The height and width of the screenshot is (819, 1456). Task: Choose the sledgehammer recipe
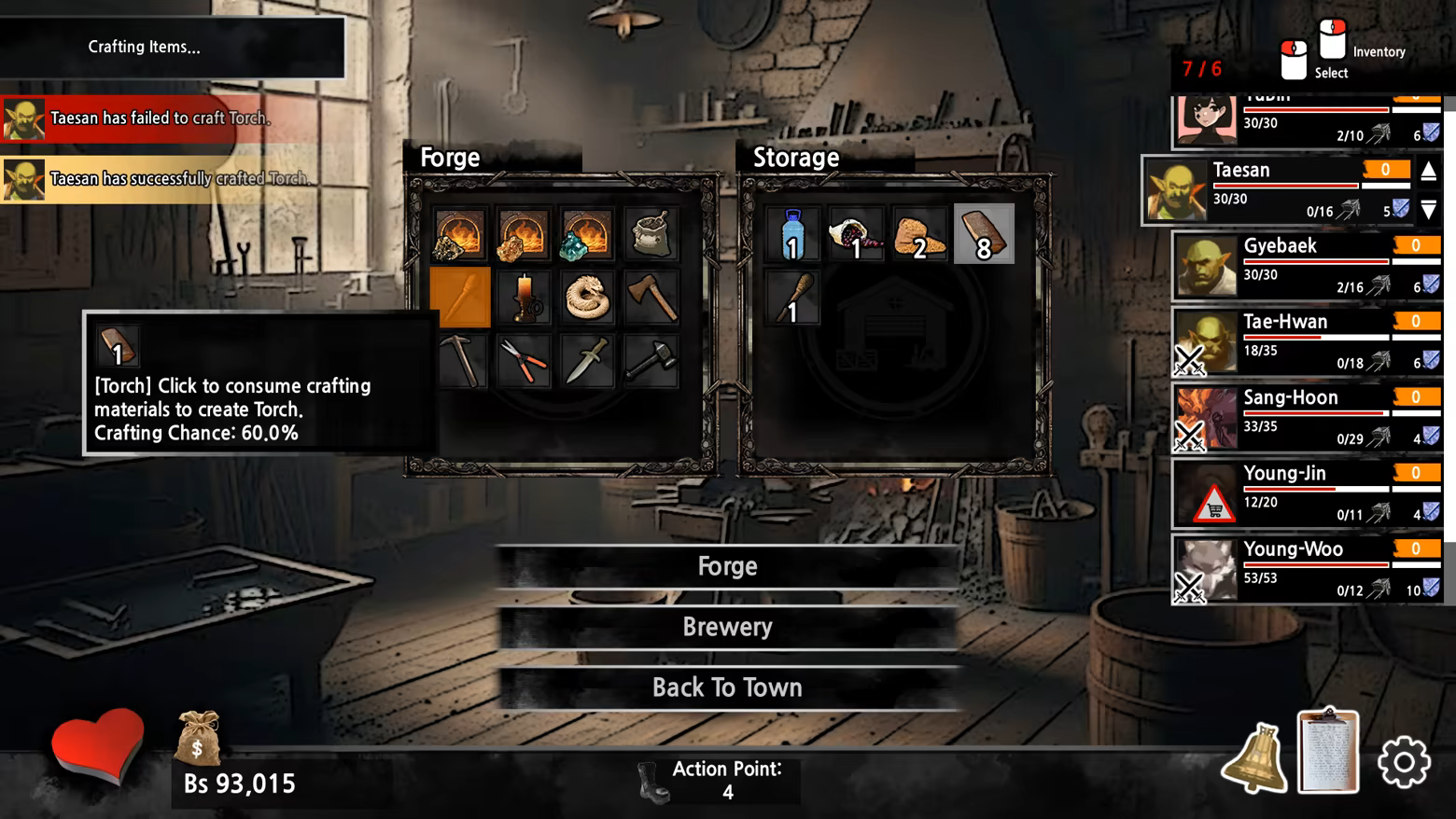pos(651,360)
